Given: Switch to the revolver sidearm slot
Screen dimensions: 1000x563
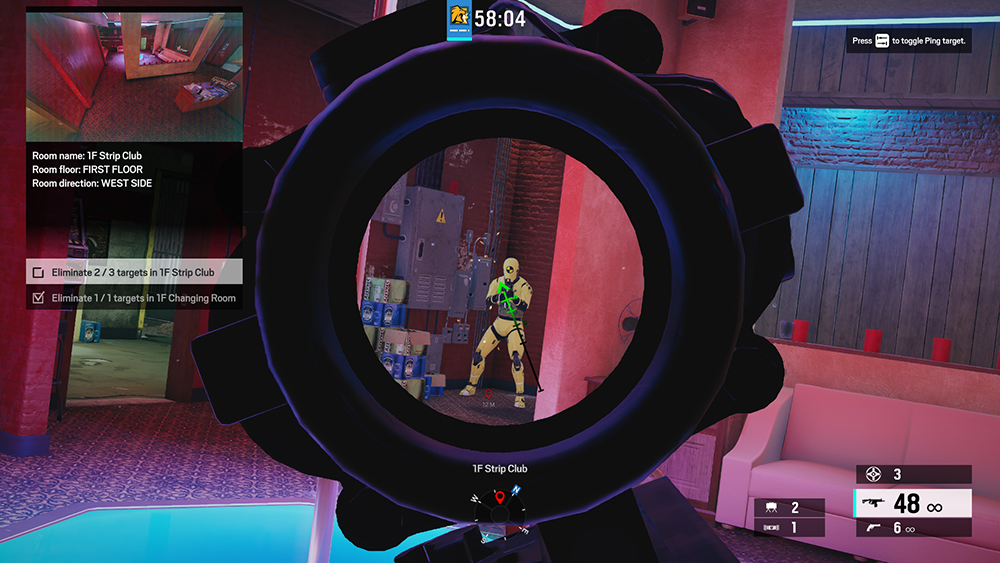Looking at the screenshot, I should 913,528.
